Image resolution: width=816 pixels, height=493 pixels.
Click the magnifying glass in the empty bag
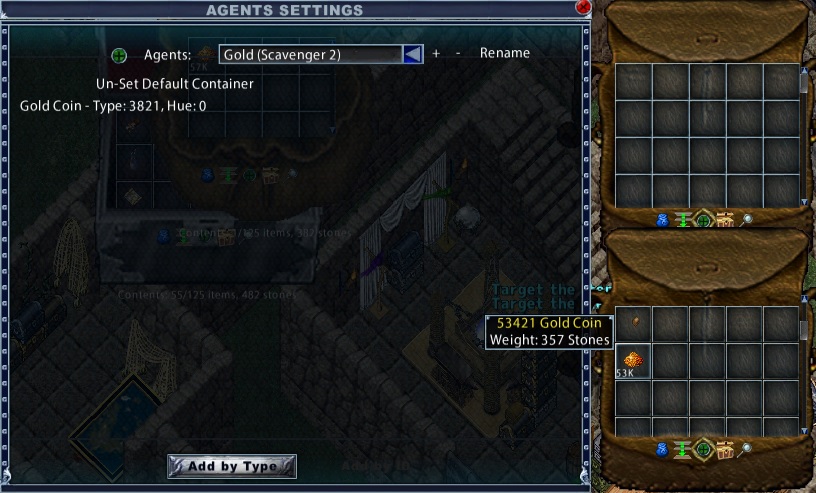click(746, 219)
